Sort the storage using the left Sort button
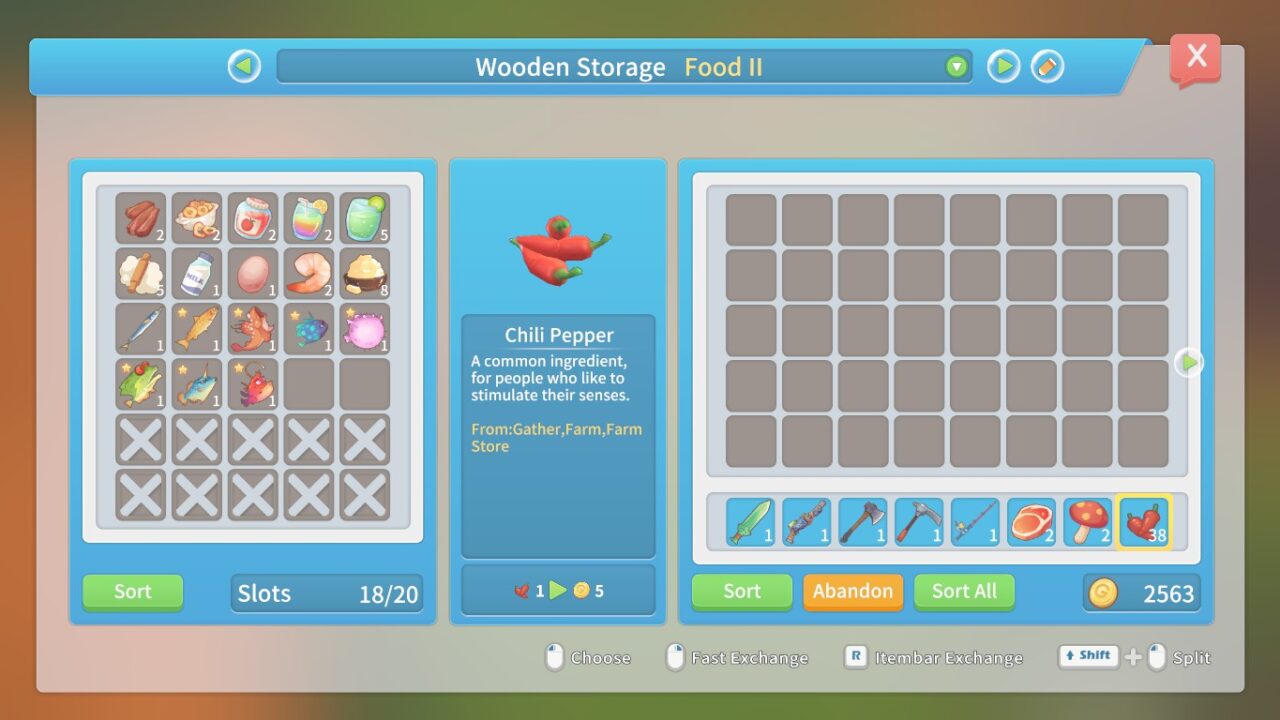 click(x=131, y=591)
